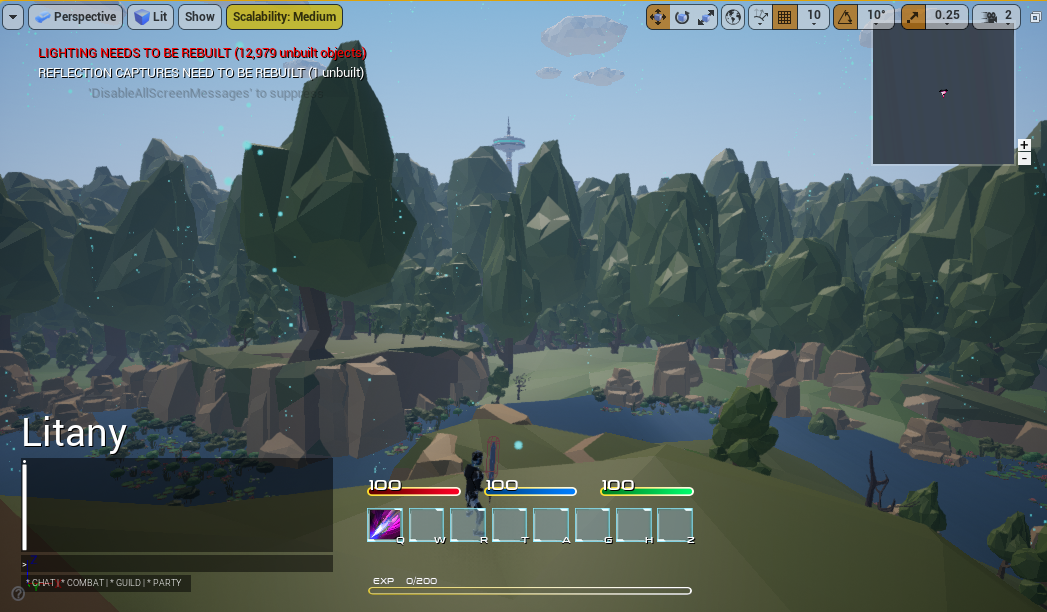Open the Scalability: Medium settings

coord(284,17)
